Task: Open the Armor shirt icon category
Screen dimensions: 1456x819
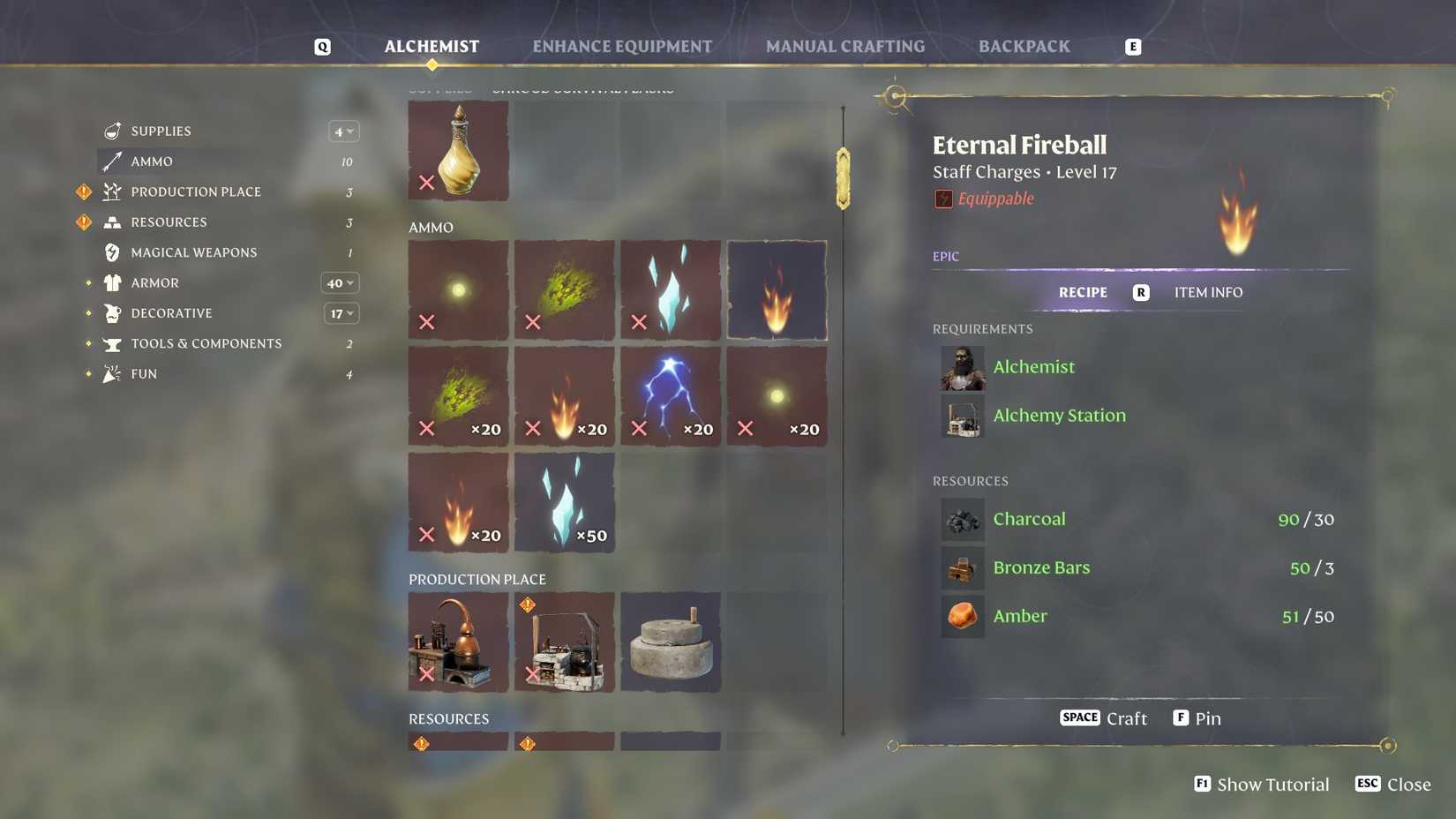Action: (111, 282)
